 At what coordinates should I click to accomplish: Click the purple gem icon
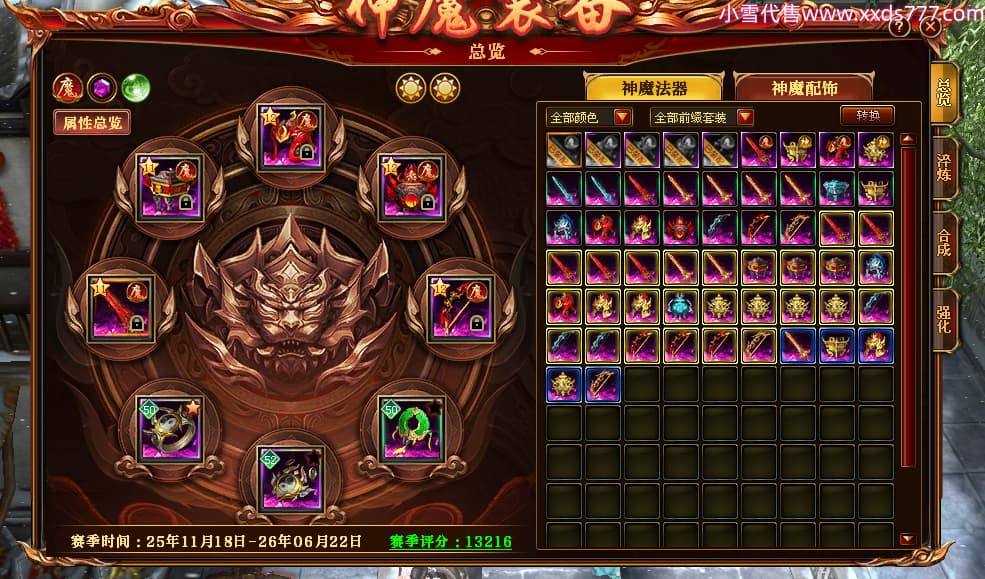click(x=101, y=88)
